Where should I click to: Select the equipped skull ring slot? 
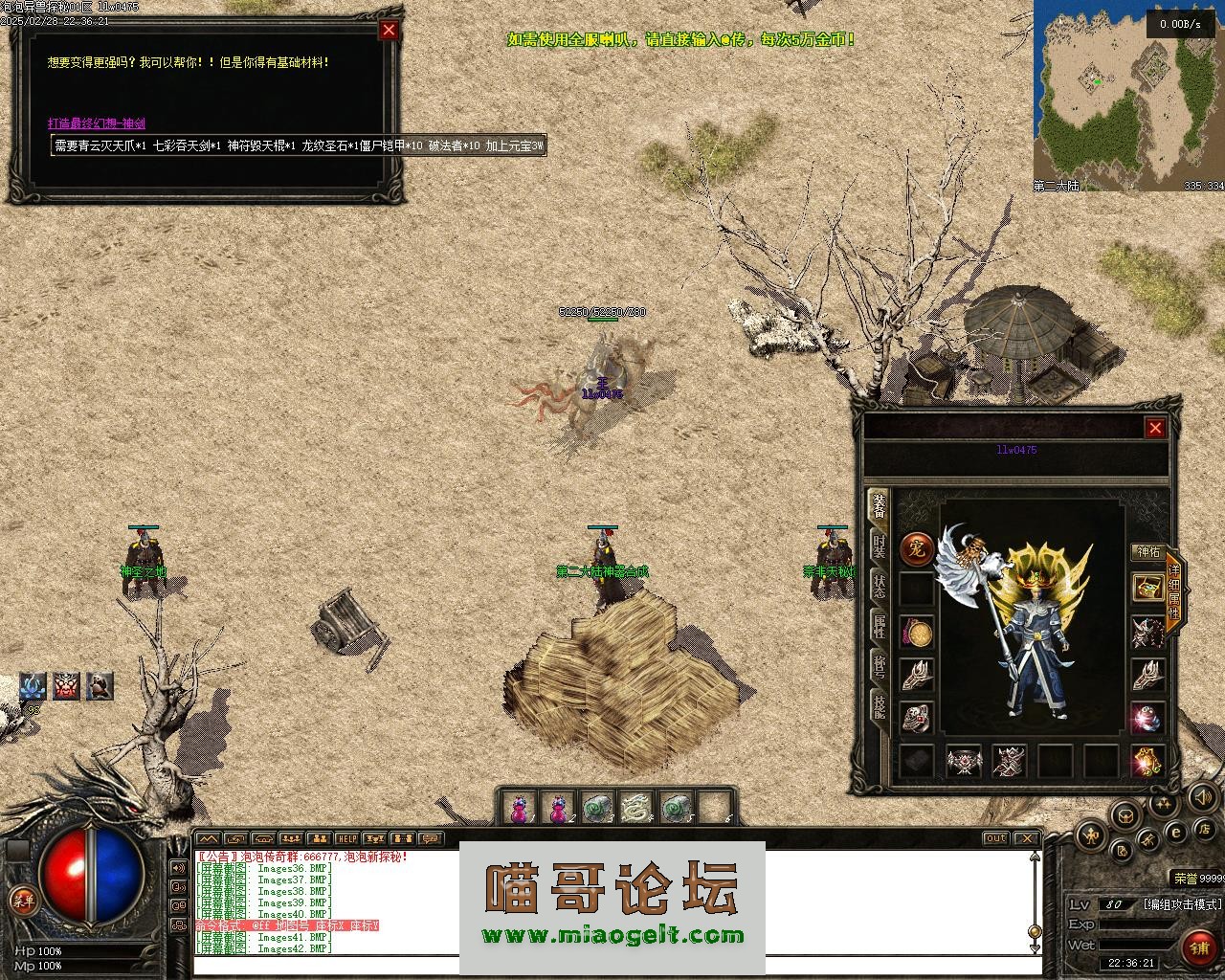click(x=917, y=718)
